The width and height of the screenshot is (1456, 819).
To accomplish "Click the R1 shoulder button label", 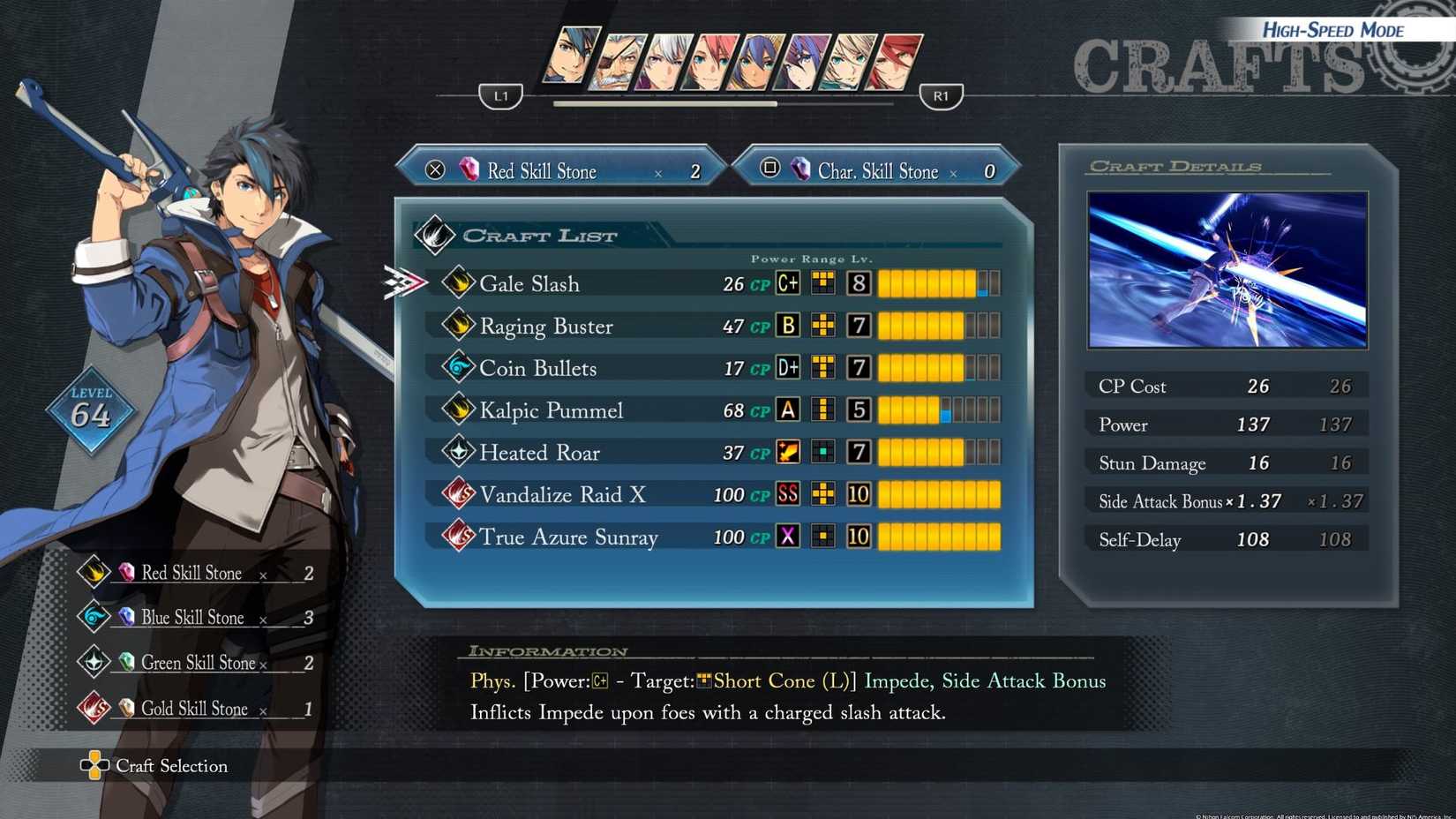I will (x=940, y=95).
